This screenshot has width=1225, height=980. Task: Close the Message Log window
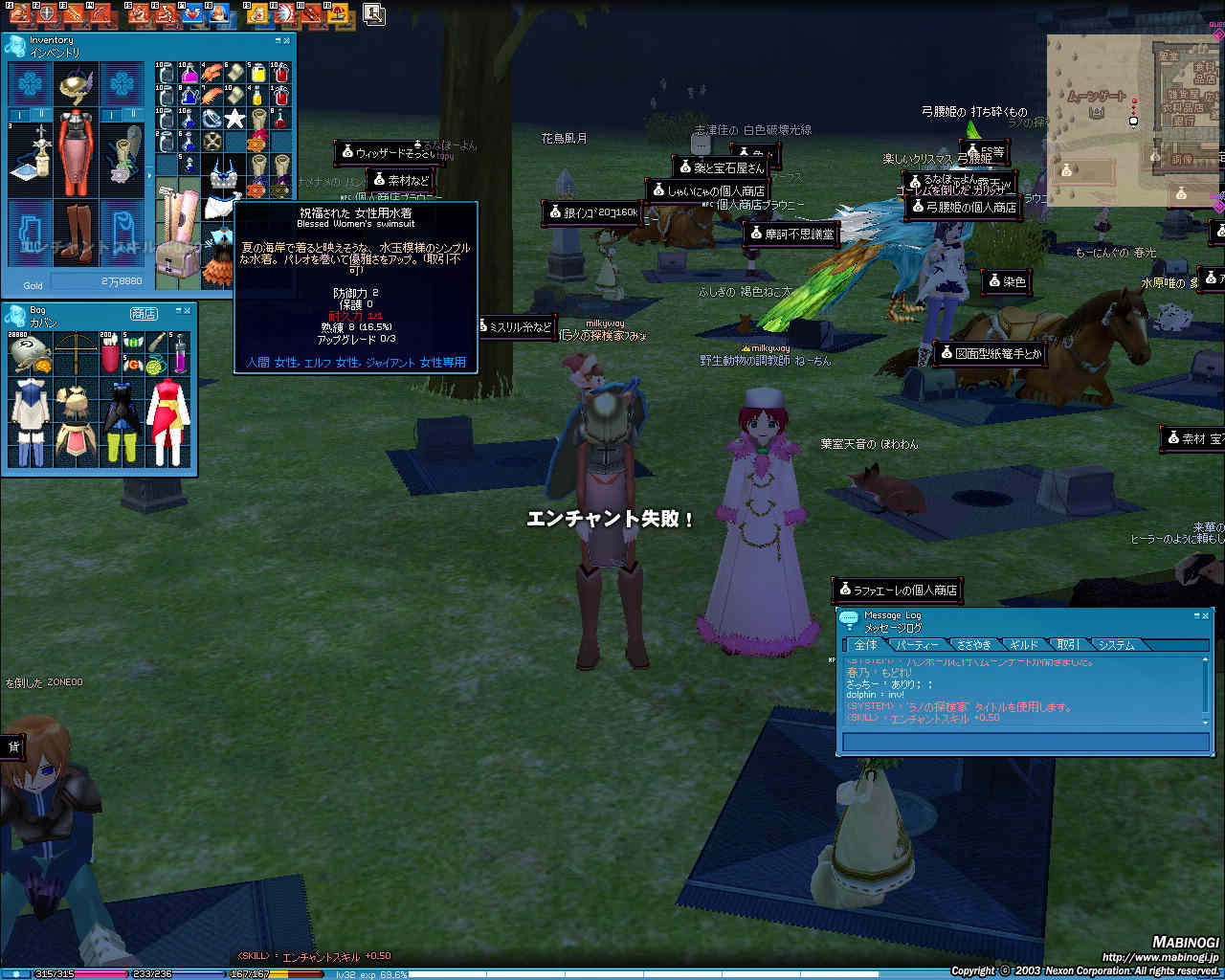tap(1206, 616)
